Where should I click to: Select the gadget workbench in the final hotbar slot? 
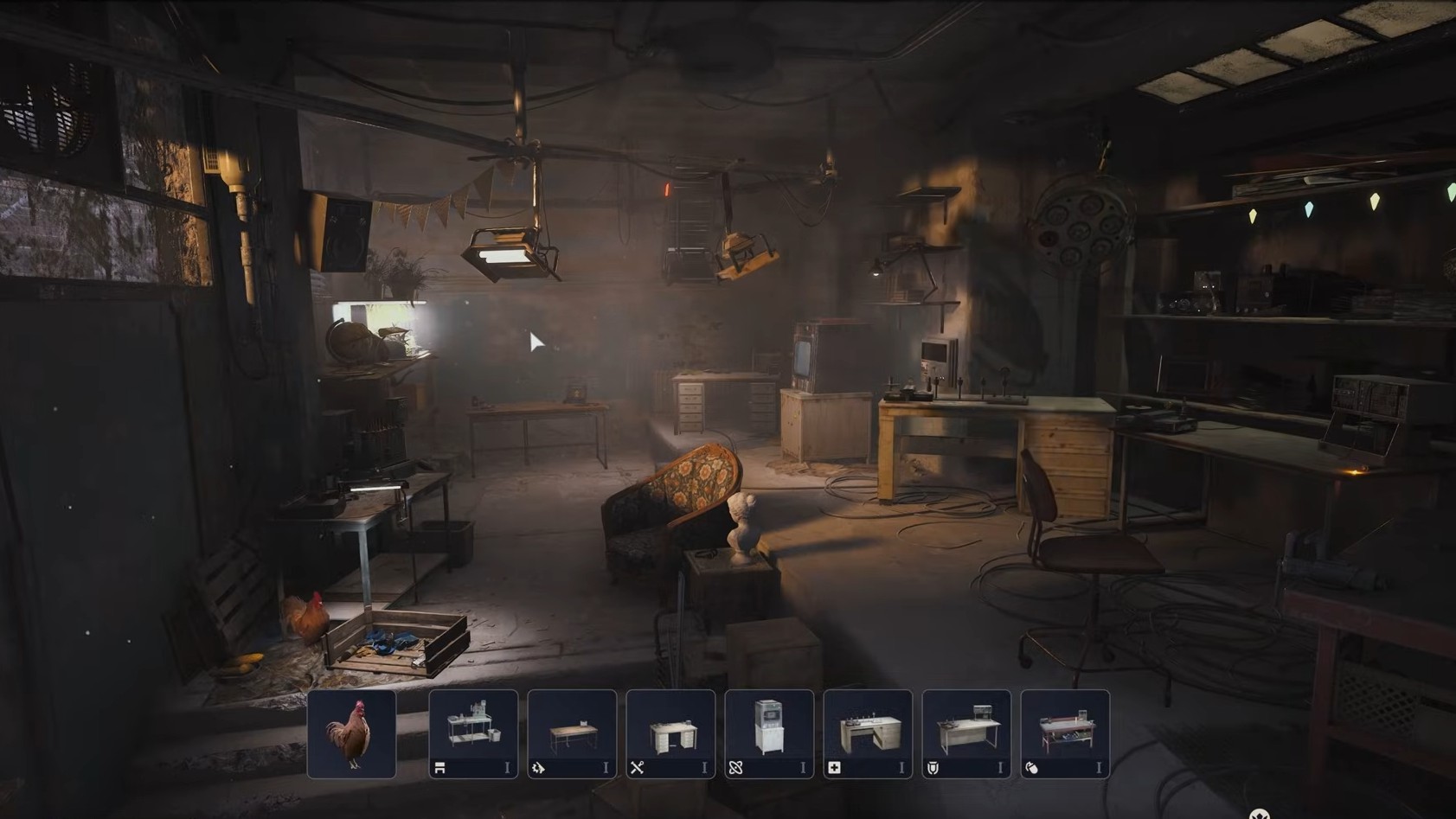click(x=1067, y=731)
